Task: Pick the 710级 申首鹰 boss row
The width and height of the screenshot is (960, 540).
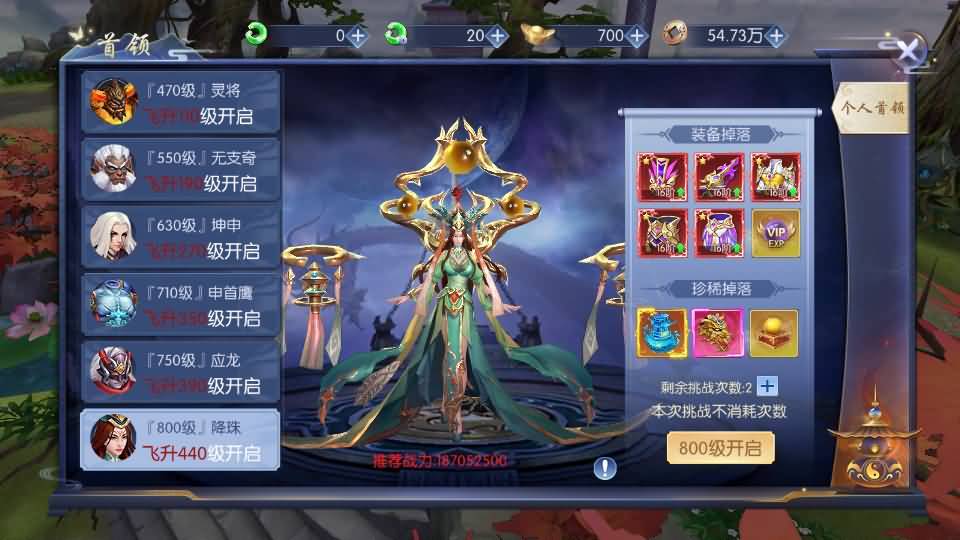Action: click(x=180, y=306)
